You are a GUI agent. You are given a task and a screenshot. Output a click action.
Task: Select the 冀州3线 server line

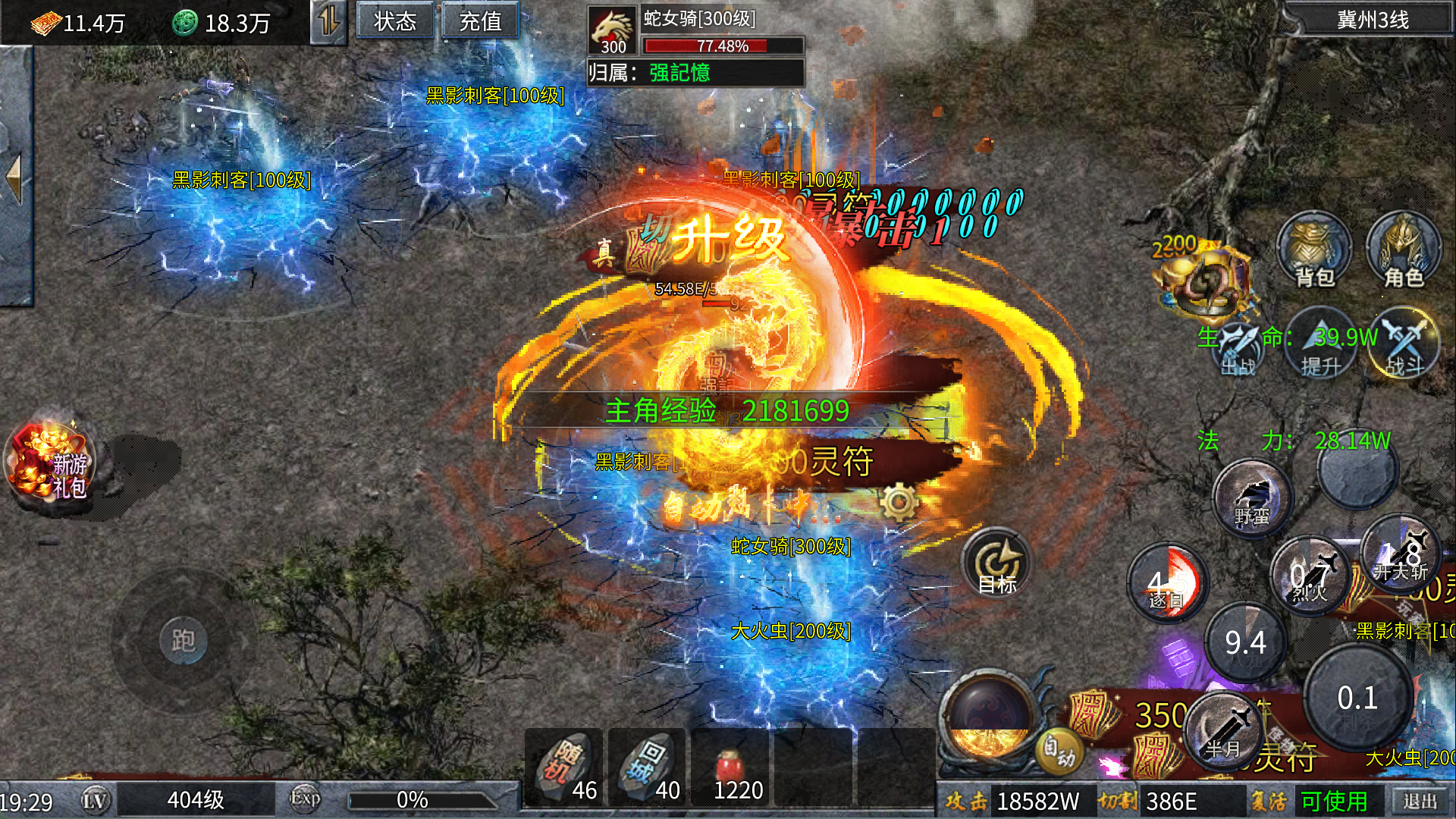tap(1372, 20)
